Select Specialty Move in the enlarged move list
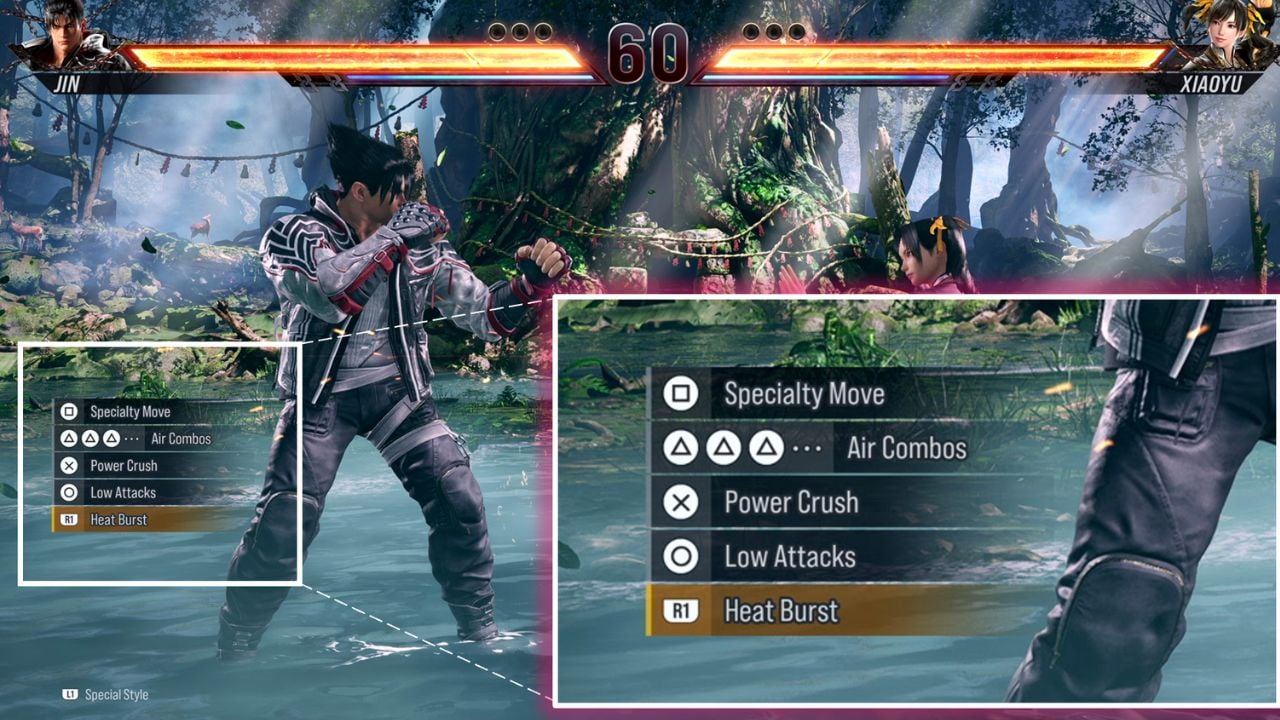This screenshot has width=1280, height=720. click(804, 393)
